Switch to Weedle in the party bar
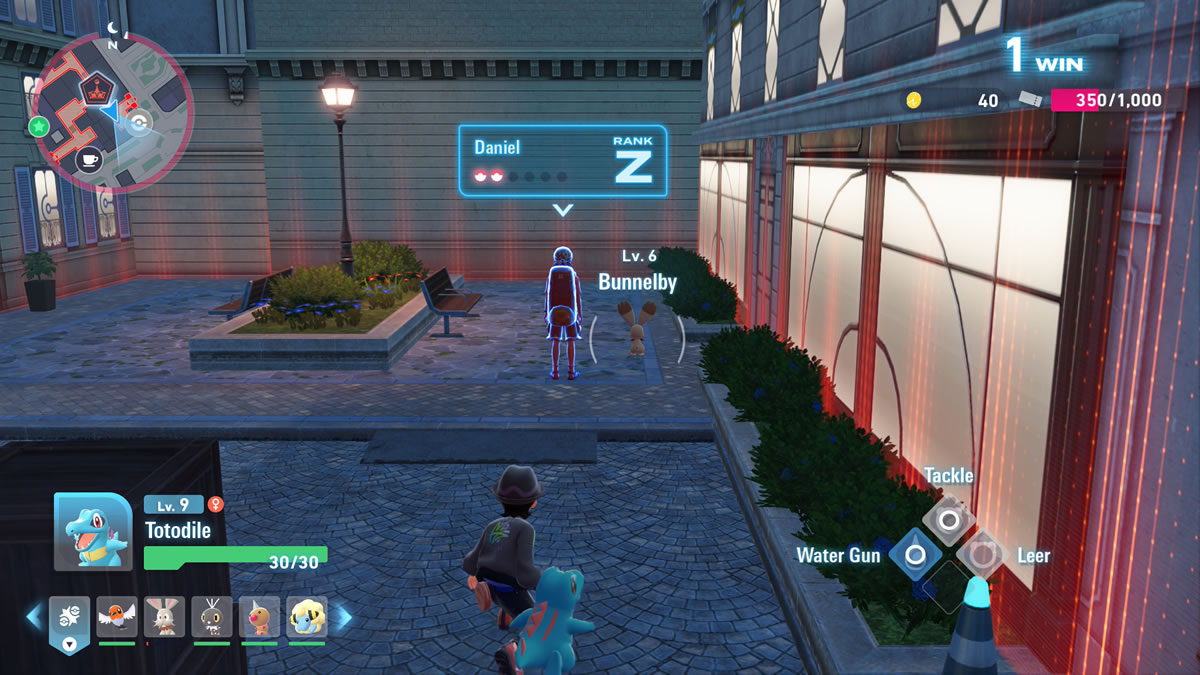Image resolution: width=1200 pixels, height=675 pixels. pyautogui.click(x=259, y=617)
